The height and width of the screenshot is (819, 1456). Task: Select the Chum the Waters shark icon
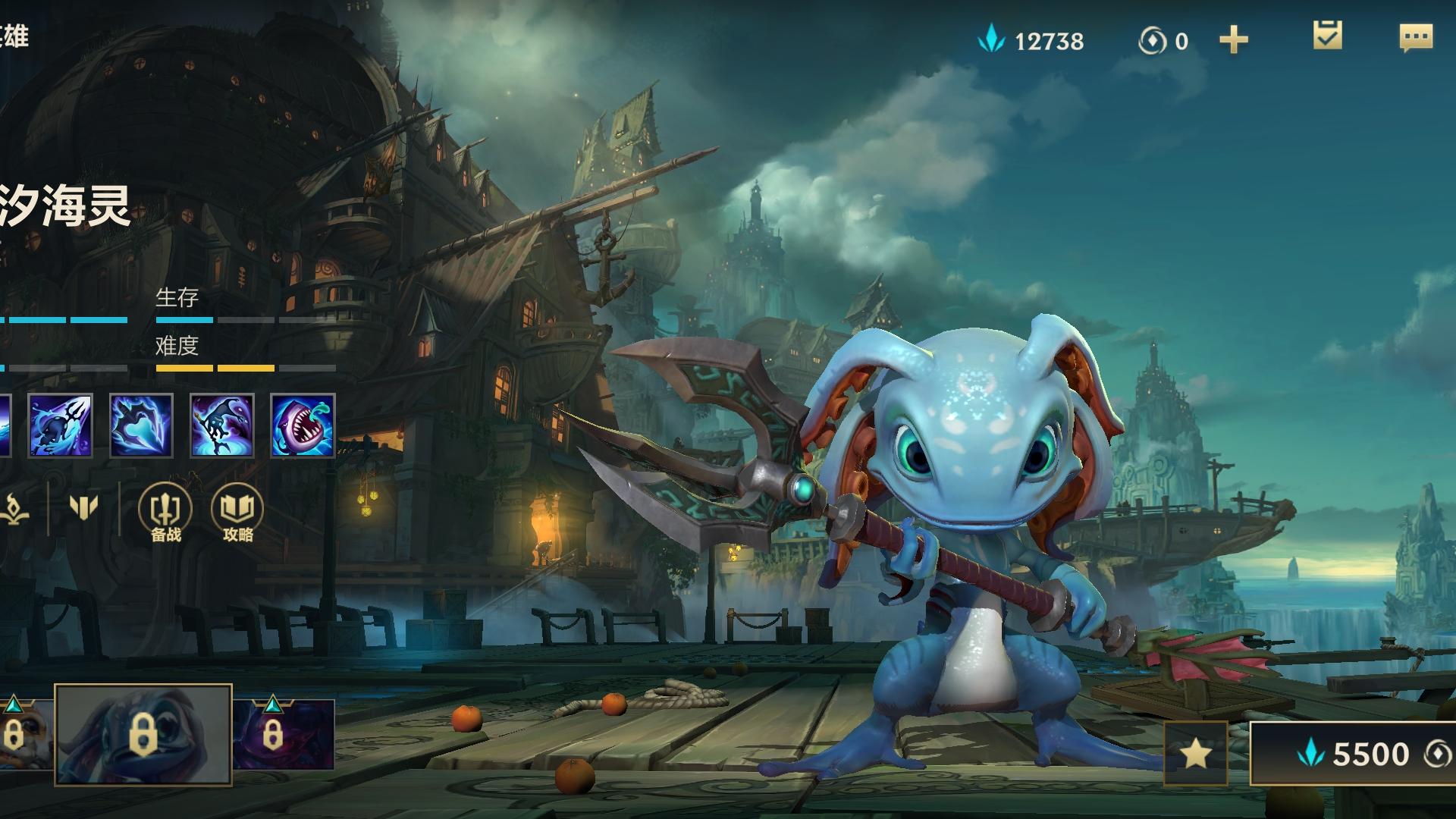(303, 425)
